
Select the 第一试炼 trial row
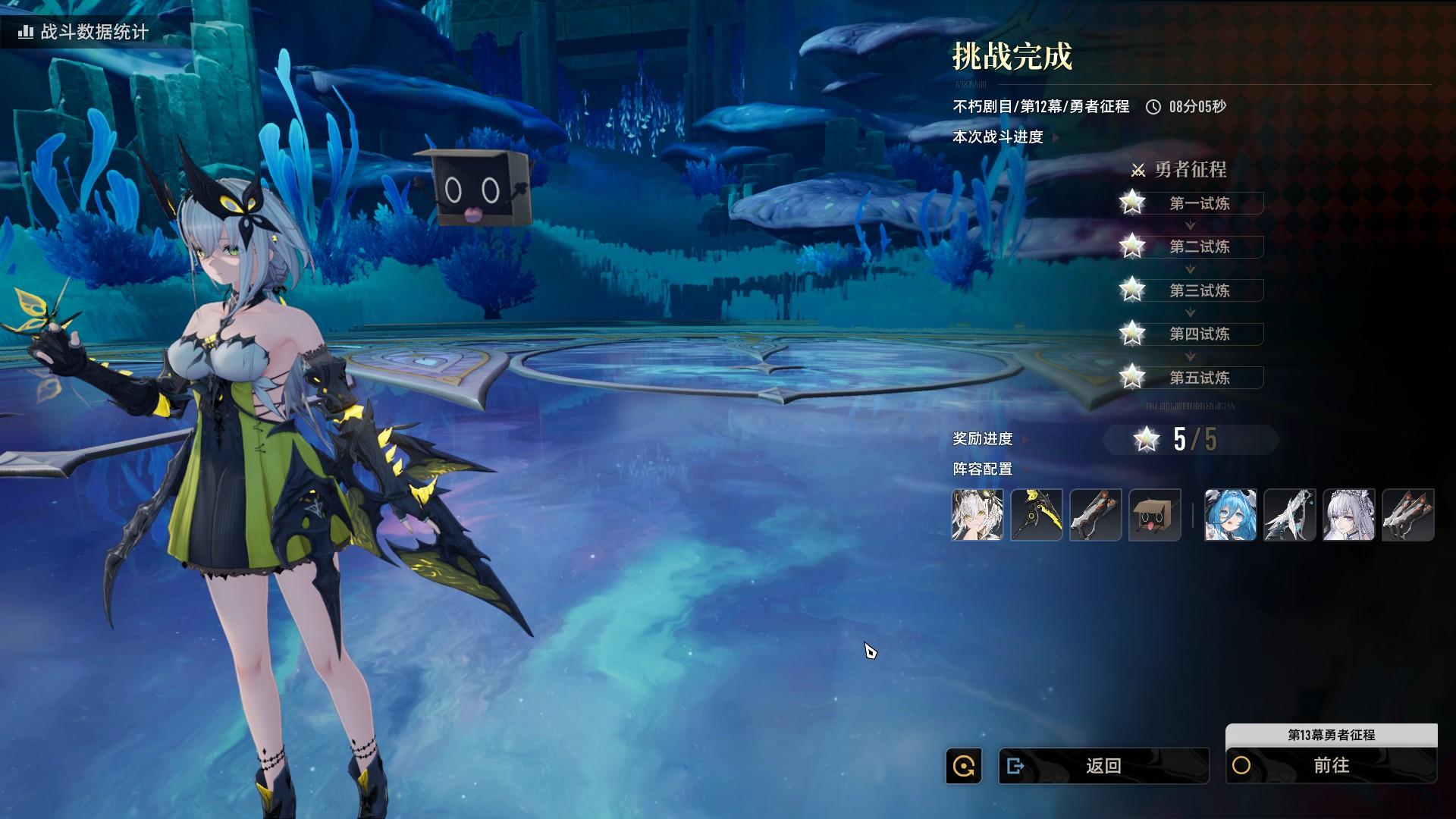pos(1199,203)
